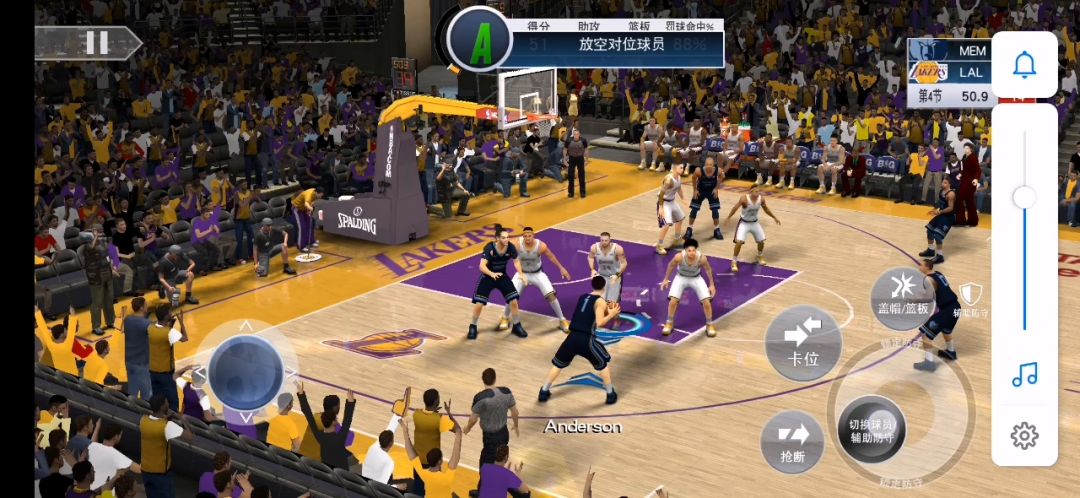1080x498 pixels.
Task: Open the notification bell in side panel
Action: click(x=1024, y=65)
